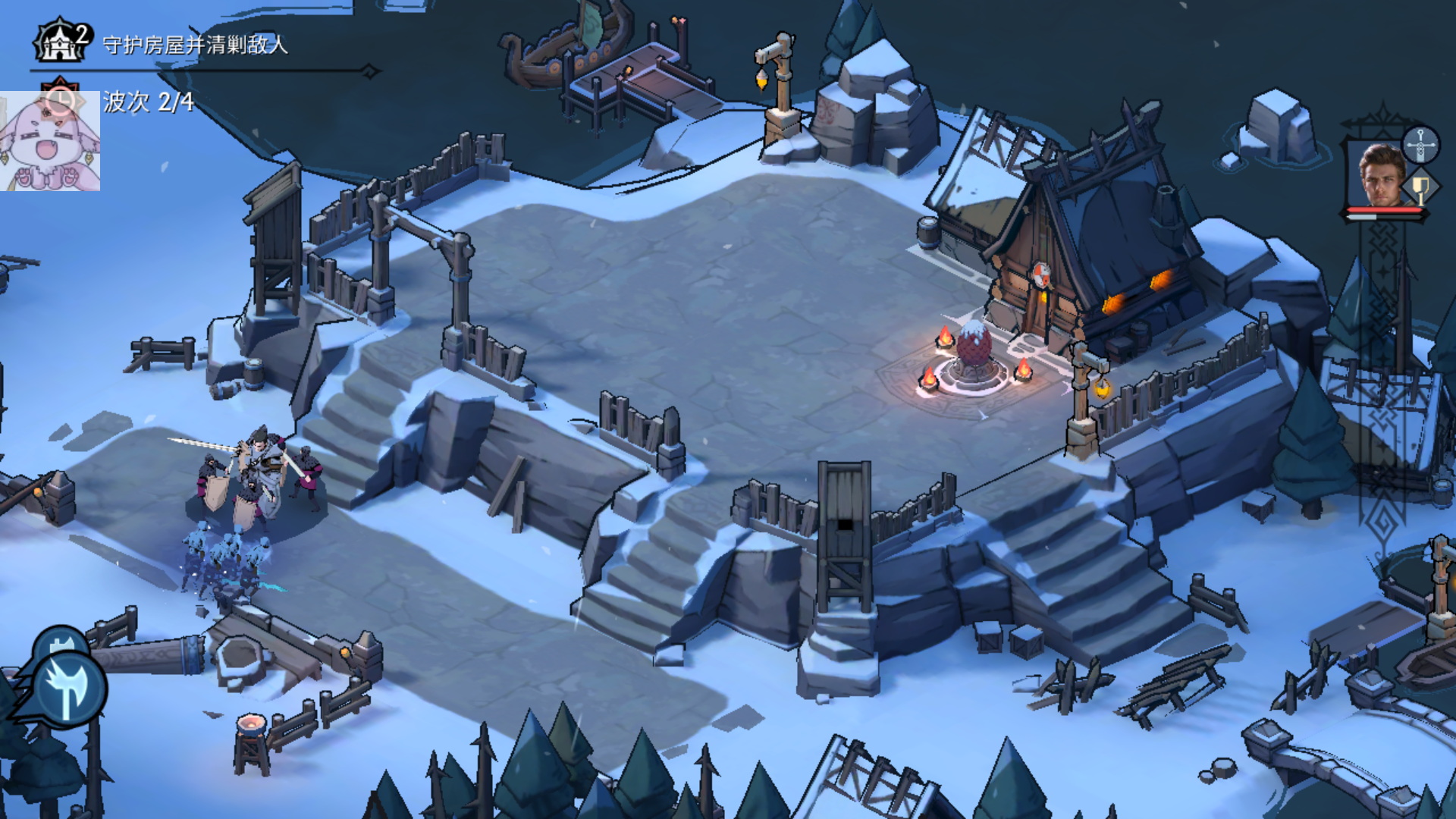This screenshot has height=819, width=1456.
Task: Open the castle objective icon marked 2
Action: (x=62, y=42)
